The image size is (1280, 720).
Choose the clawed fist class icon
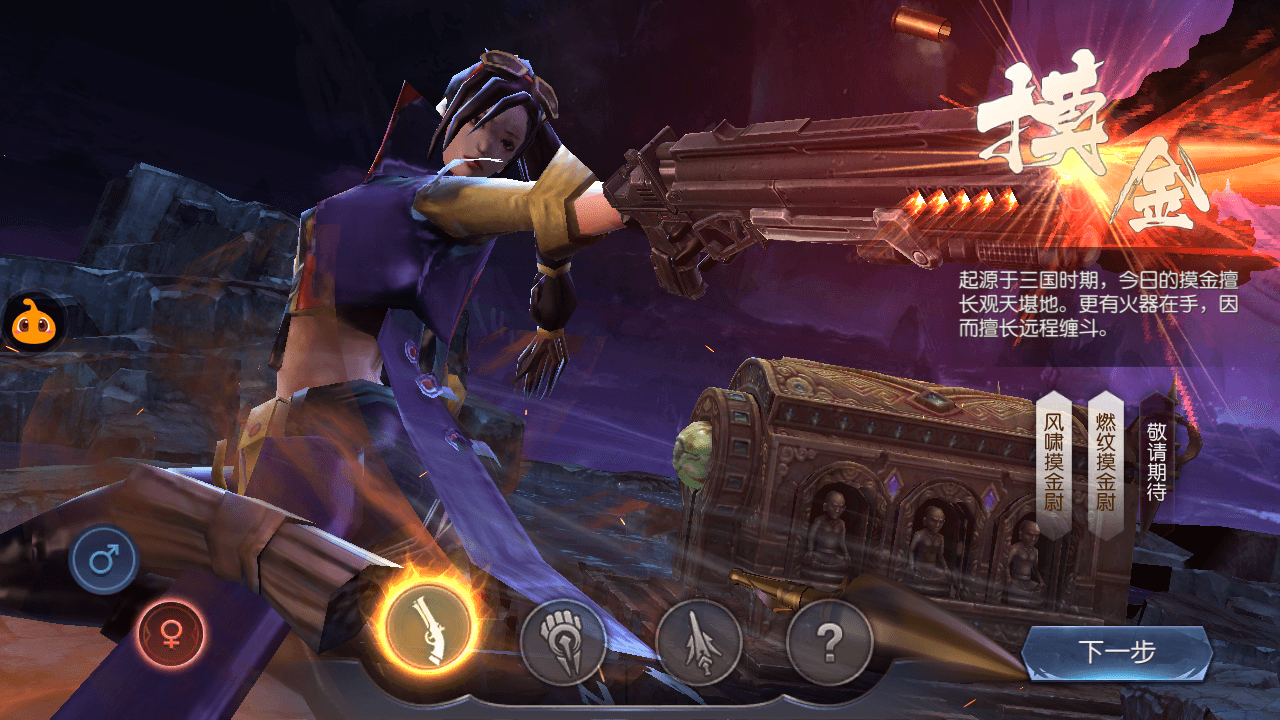[563, 642]
